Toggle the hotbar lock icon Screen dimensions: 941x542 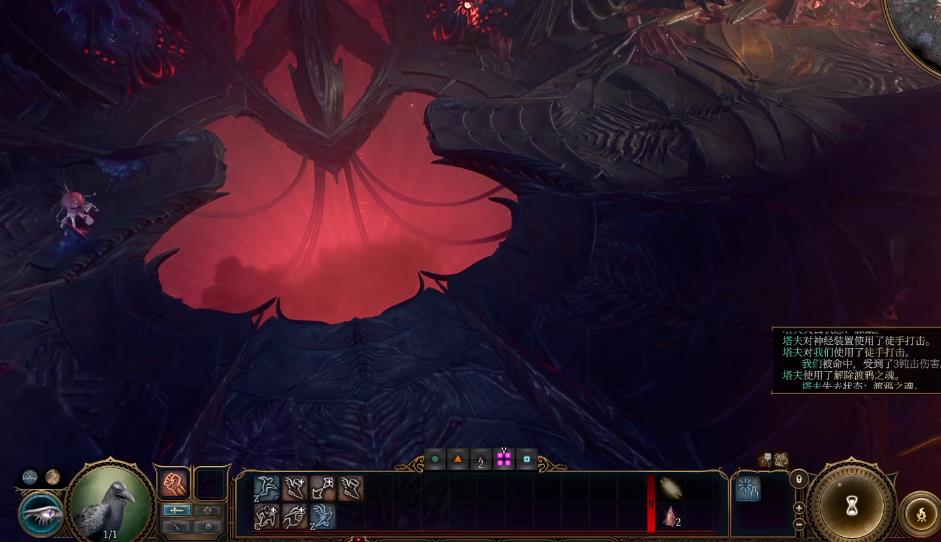(798, 479)
